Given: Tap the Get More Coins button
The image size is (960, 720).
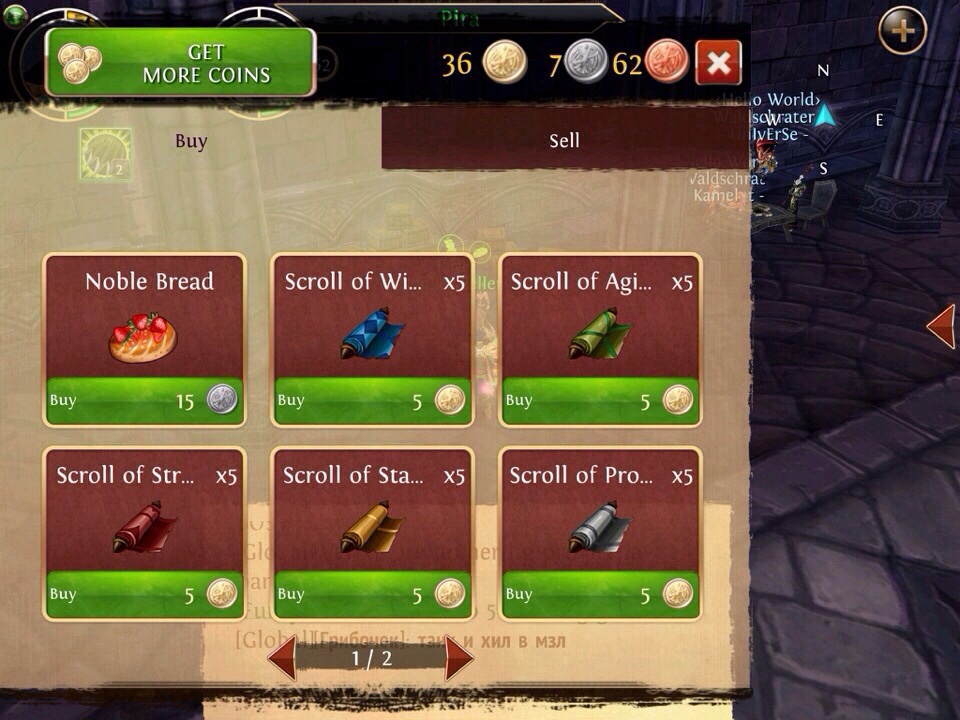Looking at the screenshot, I should pyautogui.click(x=181, y=62).
